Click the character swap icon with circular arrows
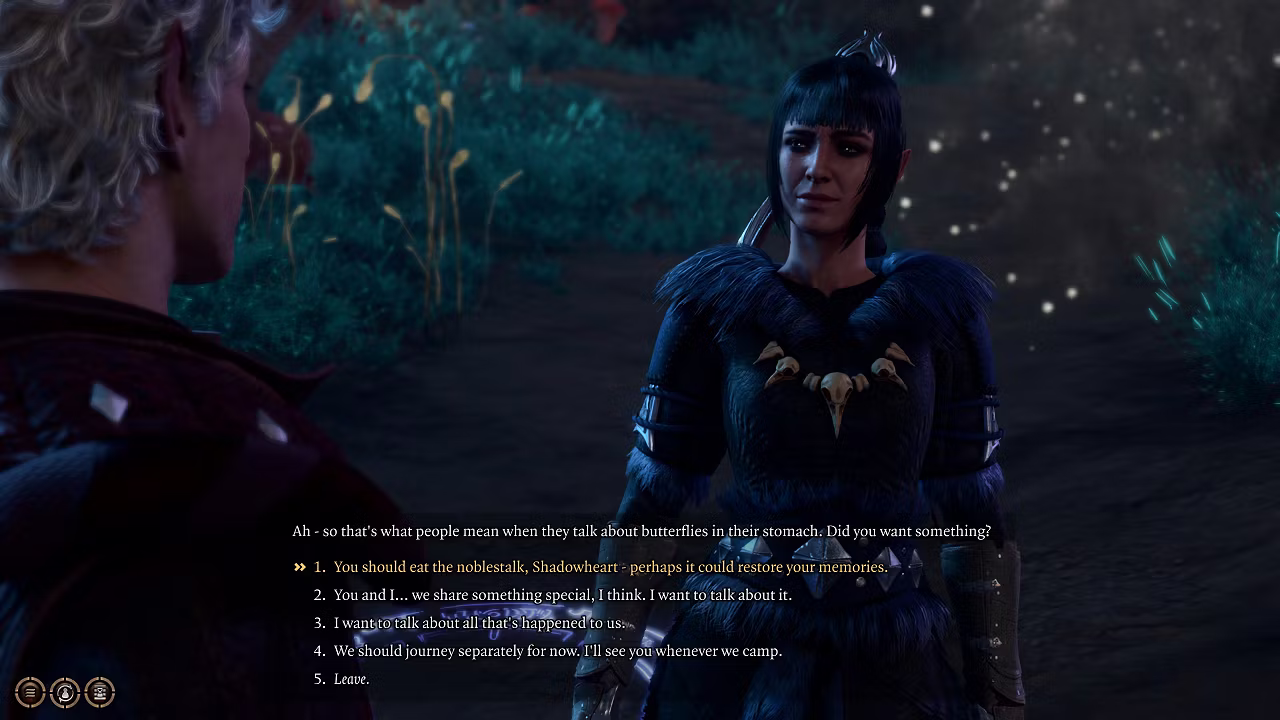The width and height of the screenshot is (1280, 720). click(65, 692)
